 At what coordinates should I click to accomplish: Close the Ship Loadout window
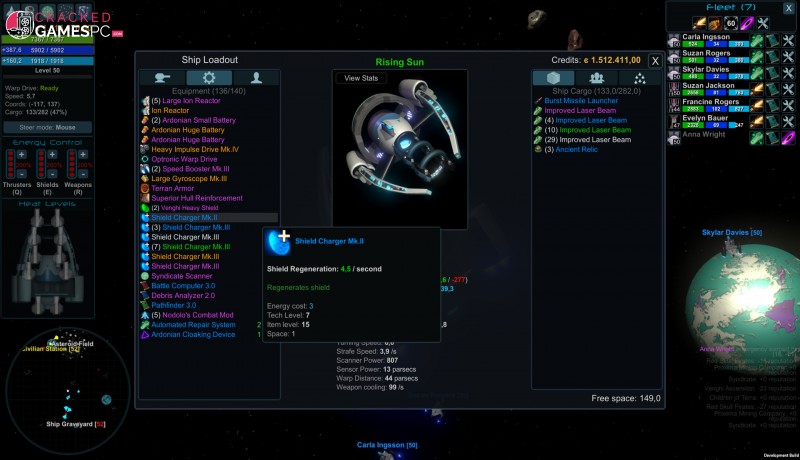click(x=655, y=60)
